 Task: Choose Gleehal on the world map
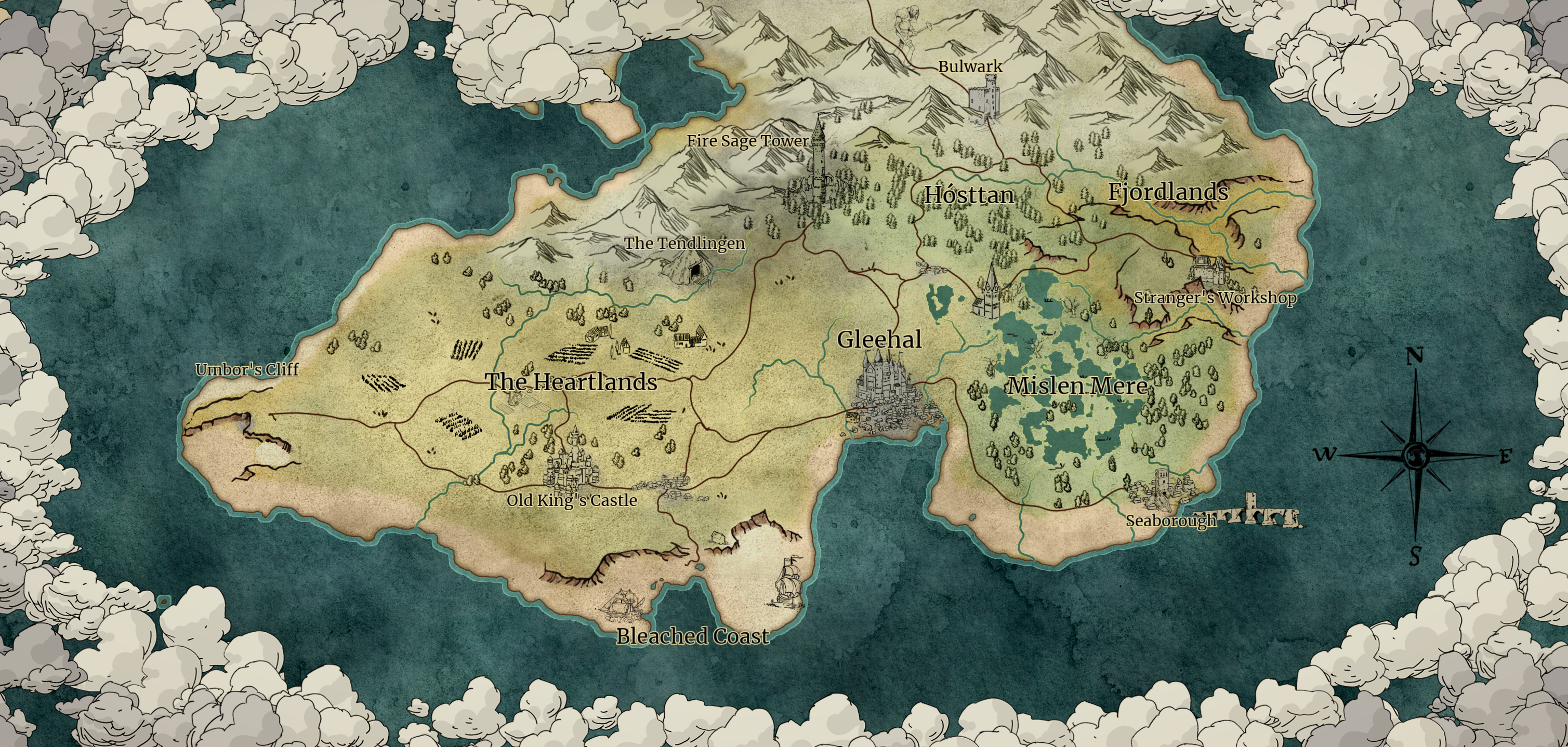click(x=879, y=339)
